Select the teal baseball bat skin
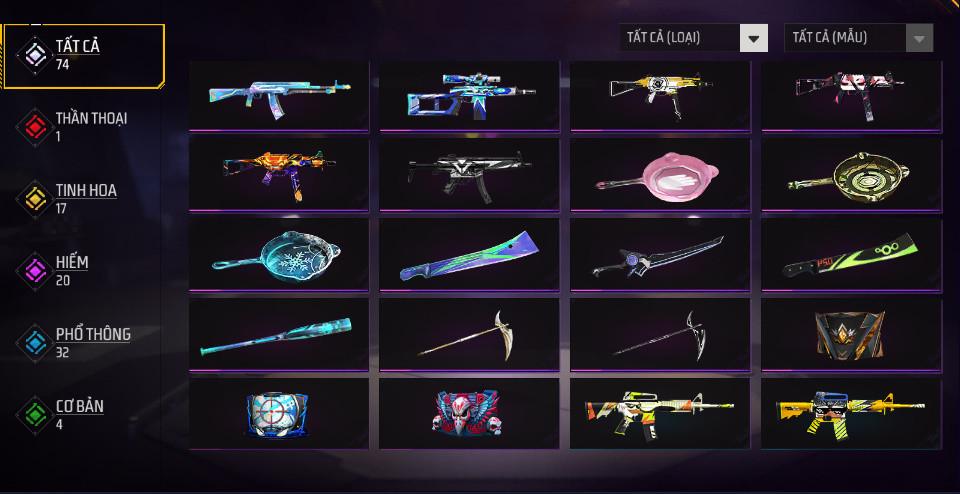 coord(279,334)
